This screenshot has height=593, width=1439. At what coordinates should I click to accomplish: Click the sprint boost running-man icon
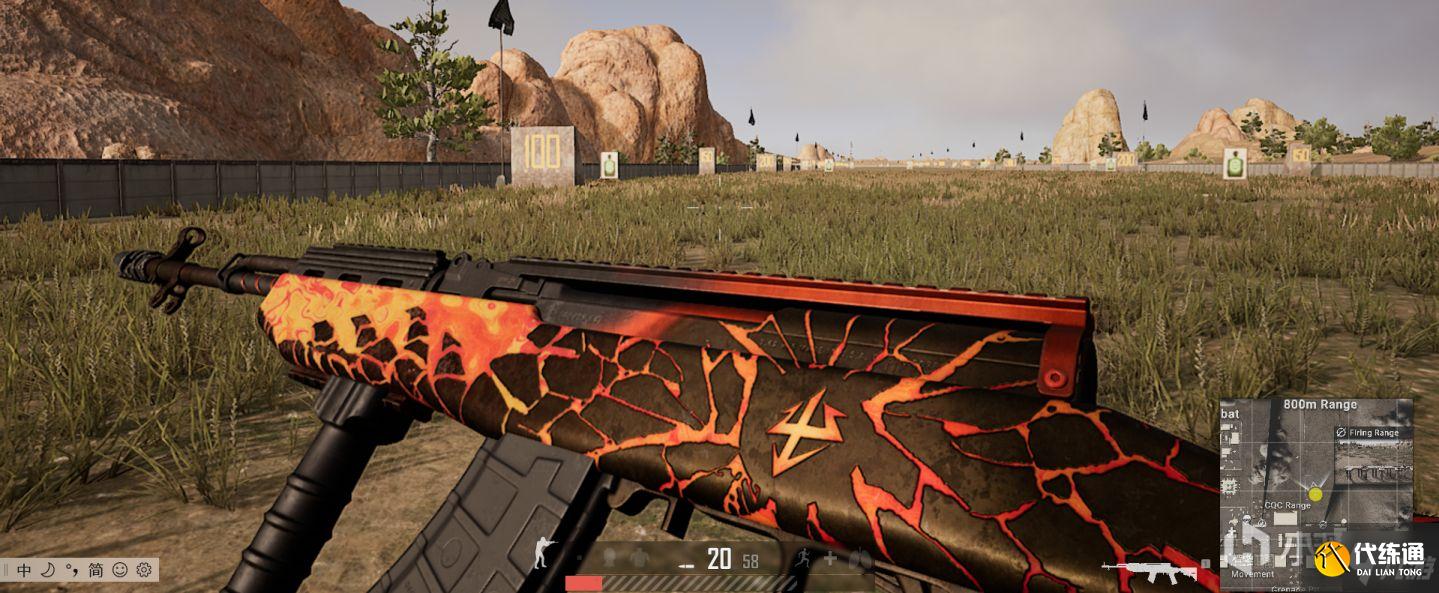[801, 559]
